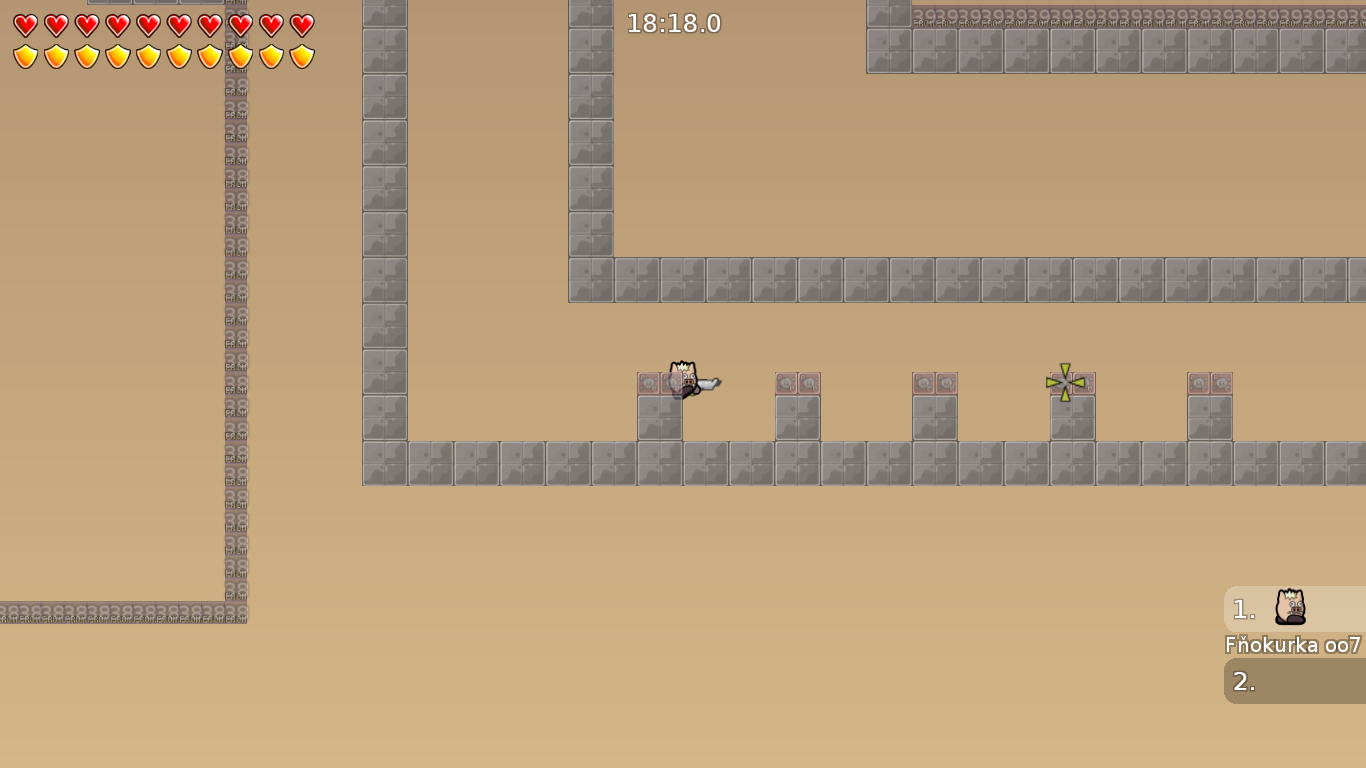Screen dimensions: 1366x768
Task: Click the rightmost shield icon
Action: [x=302, y=57]
